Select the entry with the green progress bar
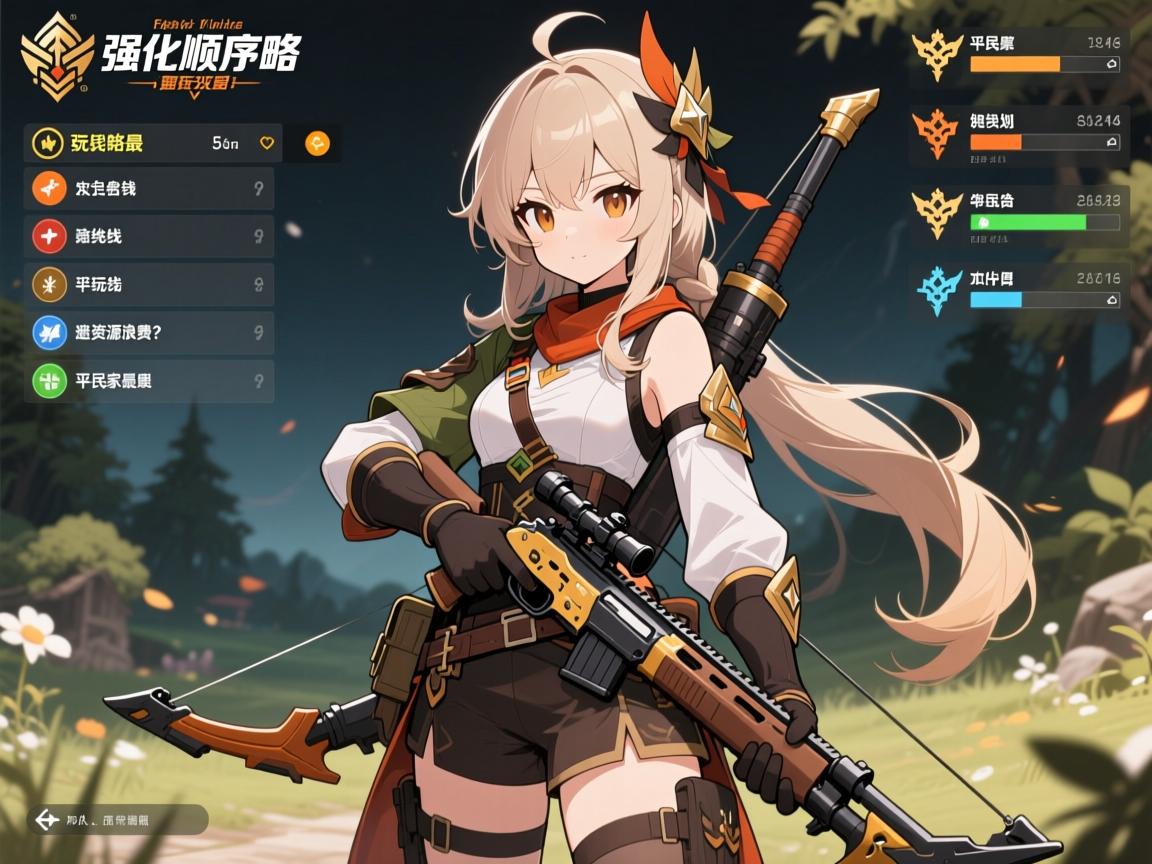Viewport: 1152px width, 864px height. coord(1020,212)
